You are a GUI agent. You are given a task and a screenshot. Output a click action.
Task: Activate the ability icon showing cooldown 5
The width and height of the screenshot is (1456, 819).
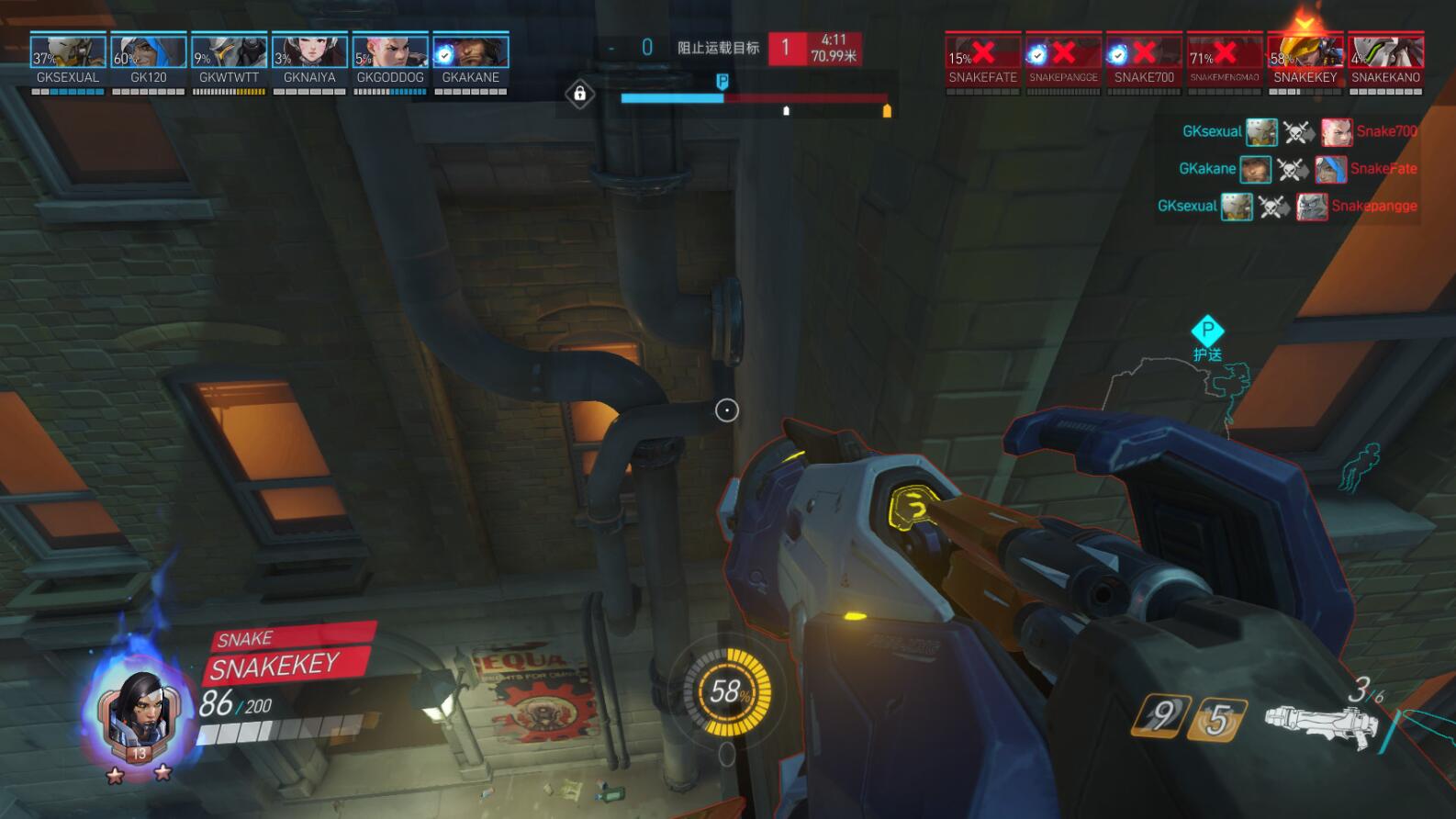(x=1217, y=719)
